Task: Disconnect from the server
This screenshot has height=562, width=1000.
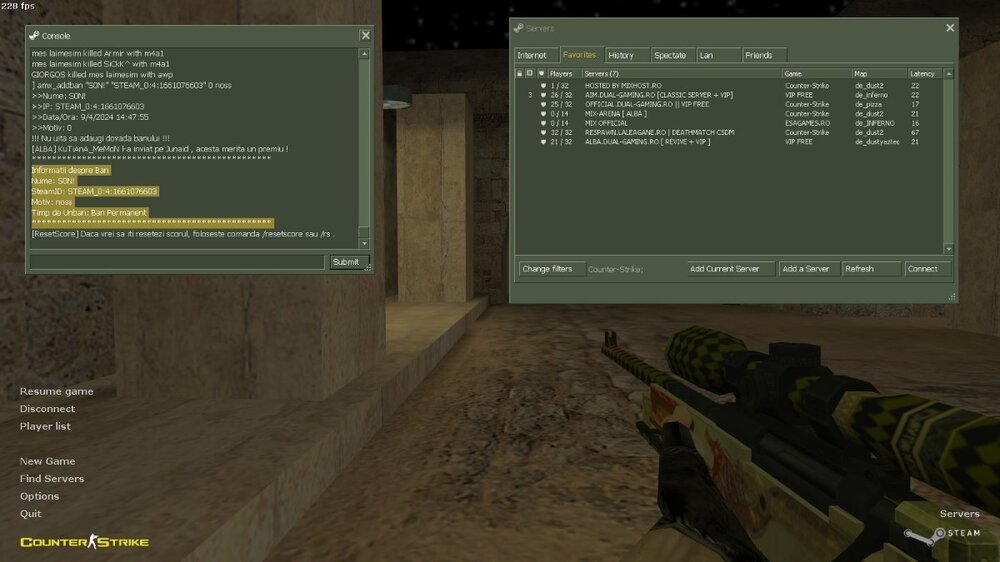Action: pyautogui.click(x=47, y=408)
